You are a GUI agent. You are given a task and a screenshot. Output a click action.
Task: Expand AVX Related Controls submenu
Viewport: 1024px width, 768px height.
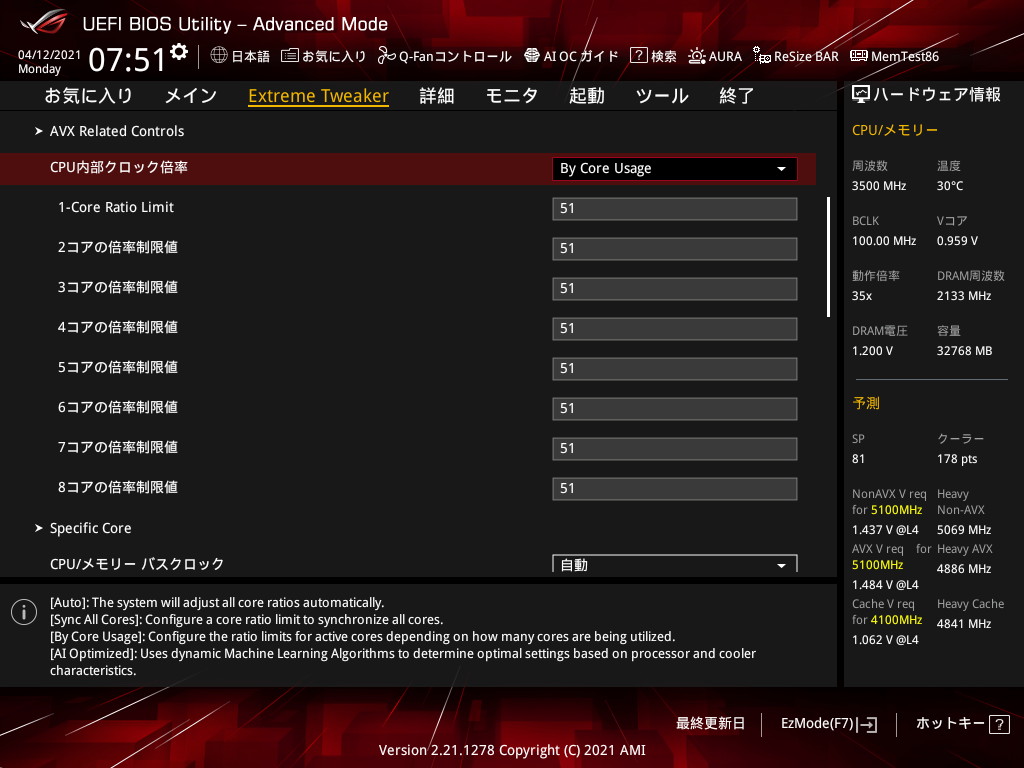[116, 131]
